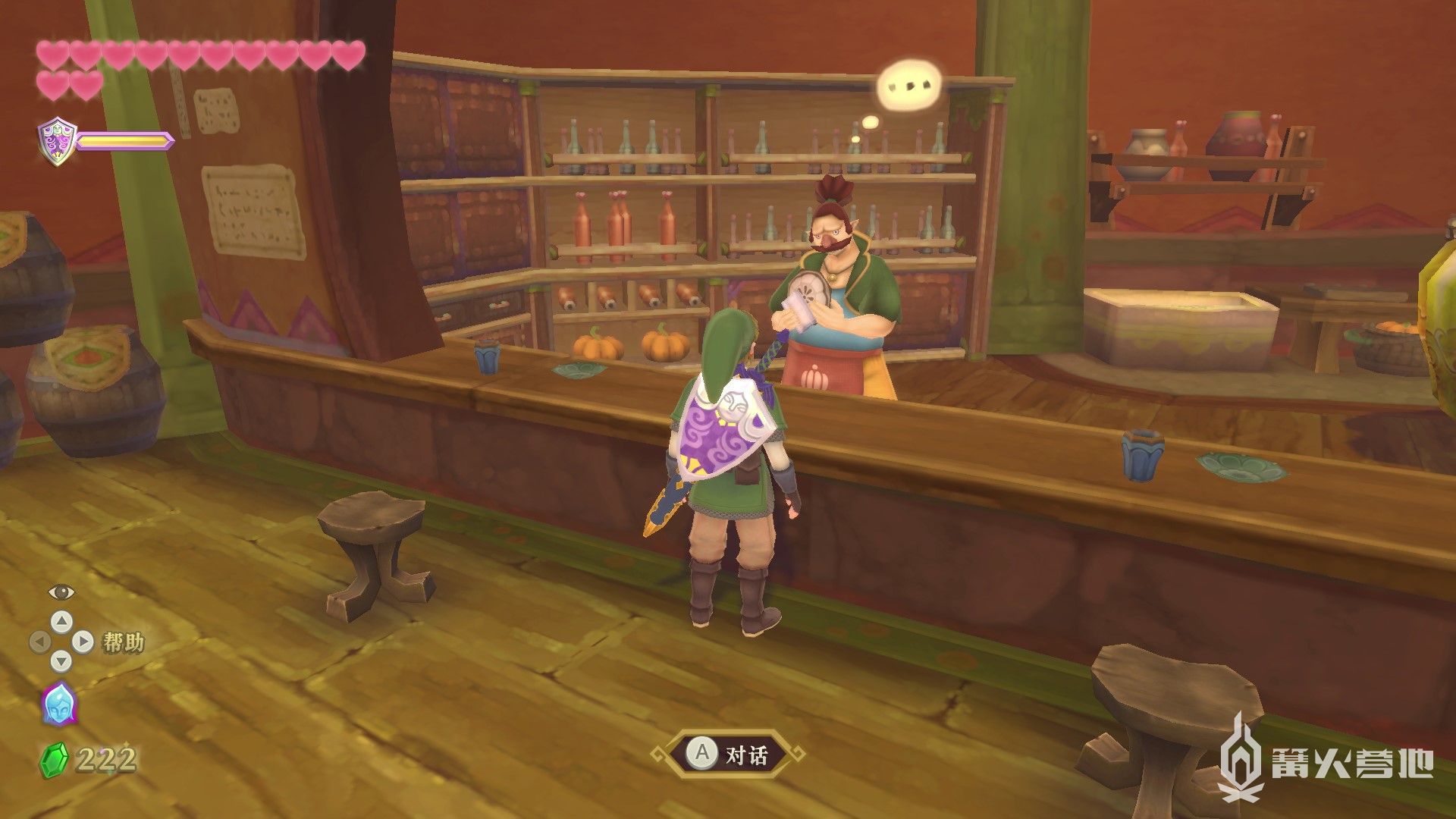Open the 帮助 help option

tap(121, 642)
